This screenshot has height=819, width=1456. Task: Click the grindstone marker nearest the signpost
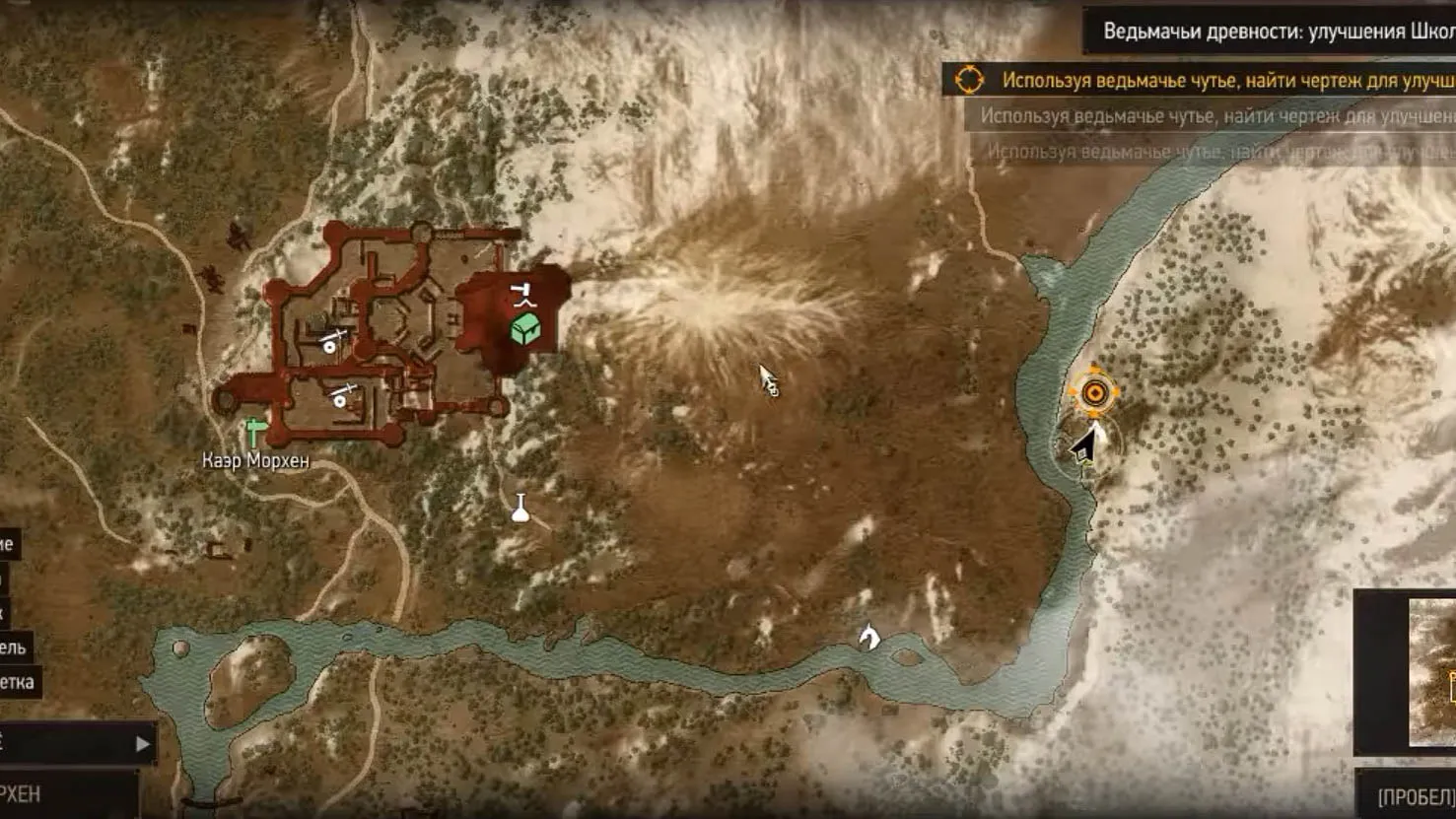(341, 395)
